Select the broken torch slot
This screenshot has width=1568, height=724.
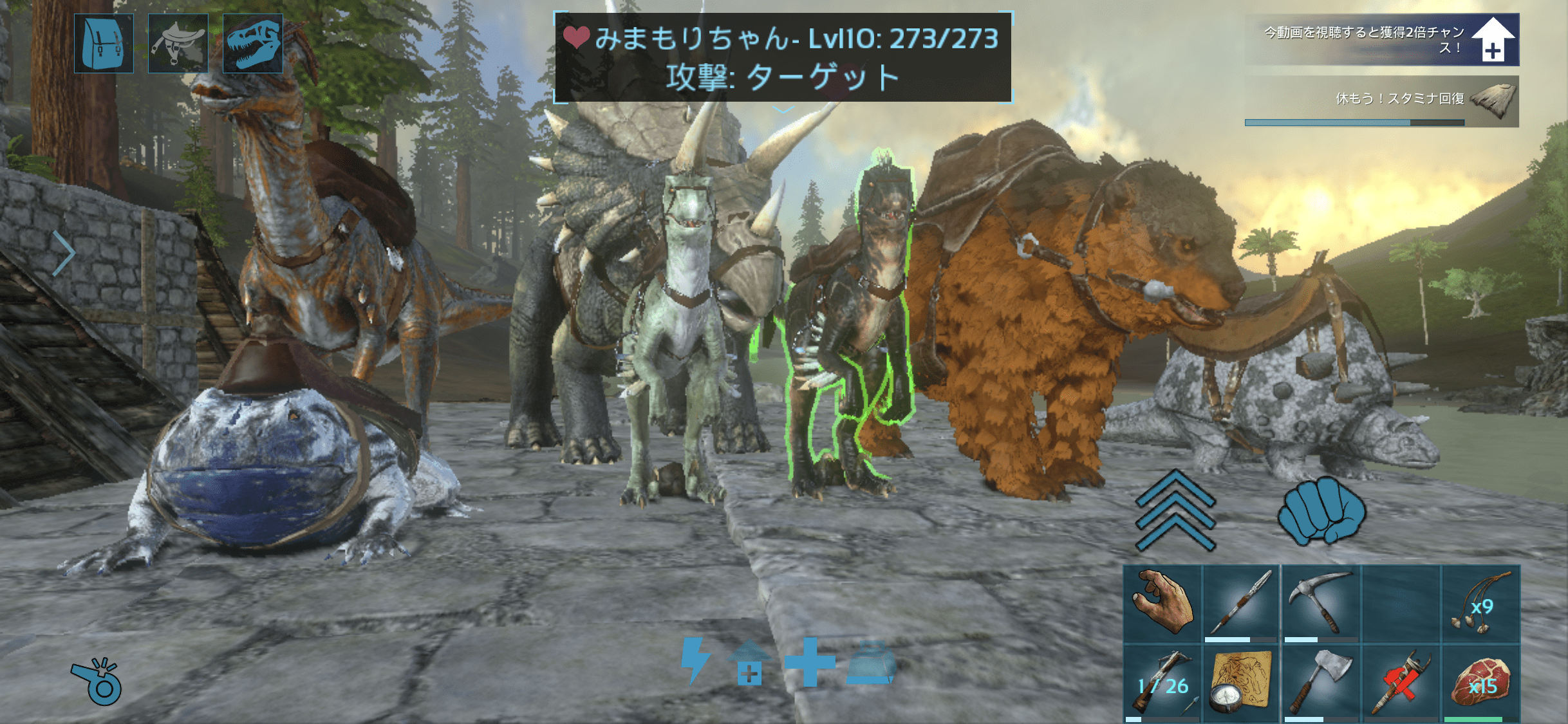click(x=1401, y=683)
